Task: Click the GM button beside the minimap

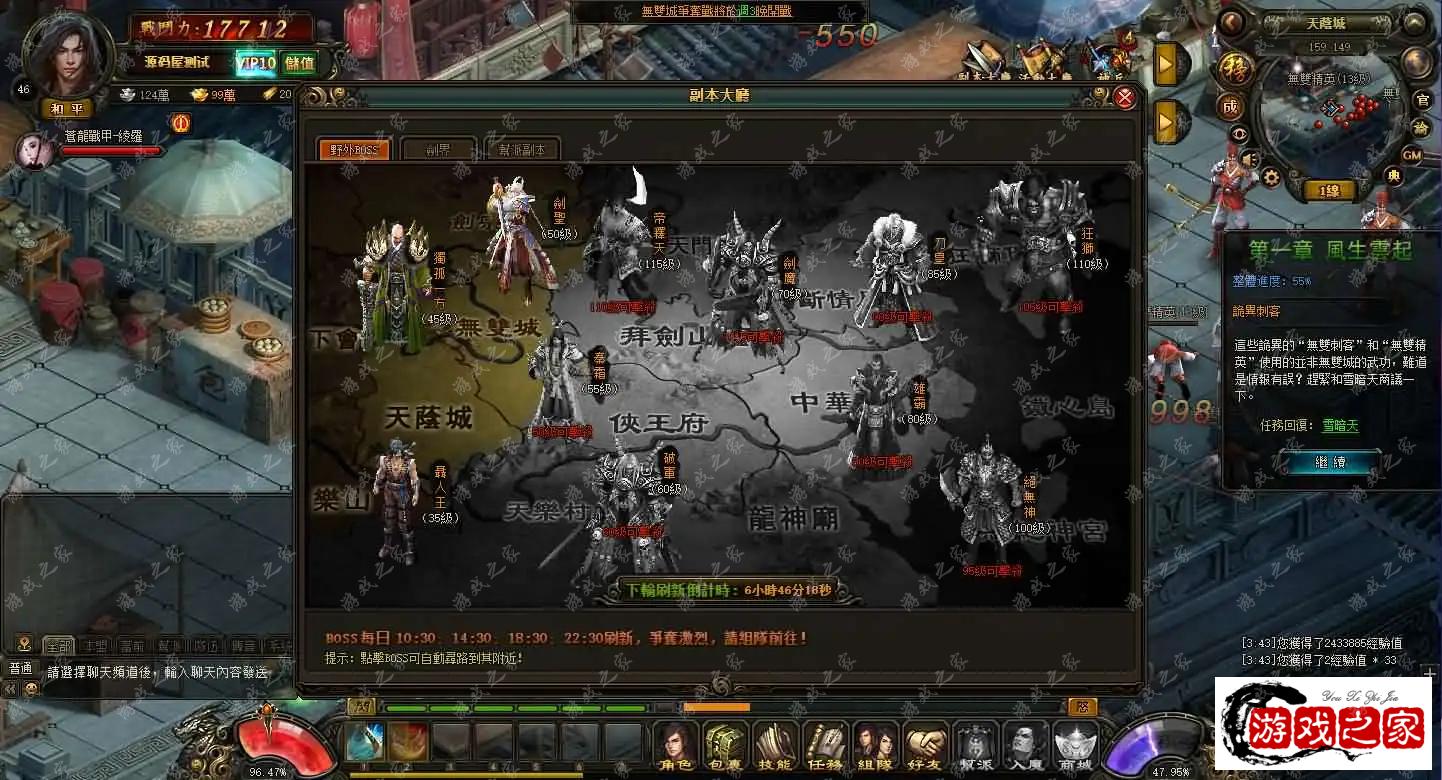Action: tap(1411, 155)
